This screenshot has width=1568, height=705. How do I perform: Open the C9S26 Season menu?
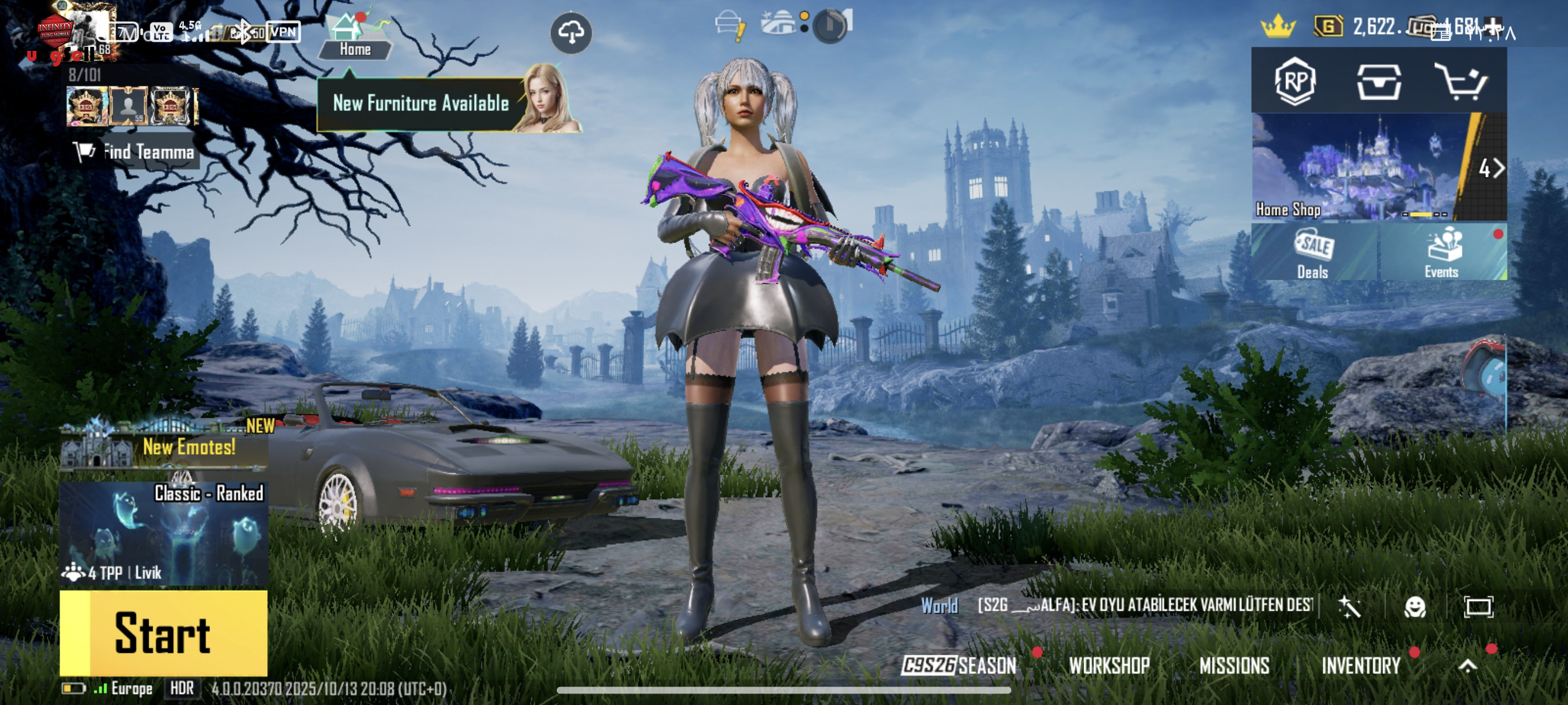(x=959, y=666)
